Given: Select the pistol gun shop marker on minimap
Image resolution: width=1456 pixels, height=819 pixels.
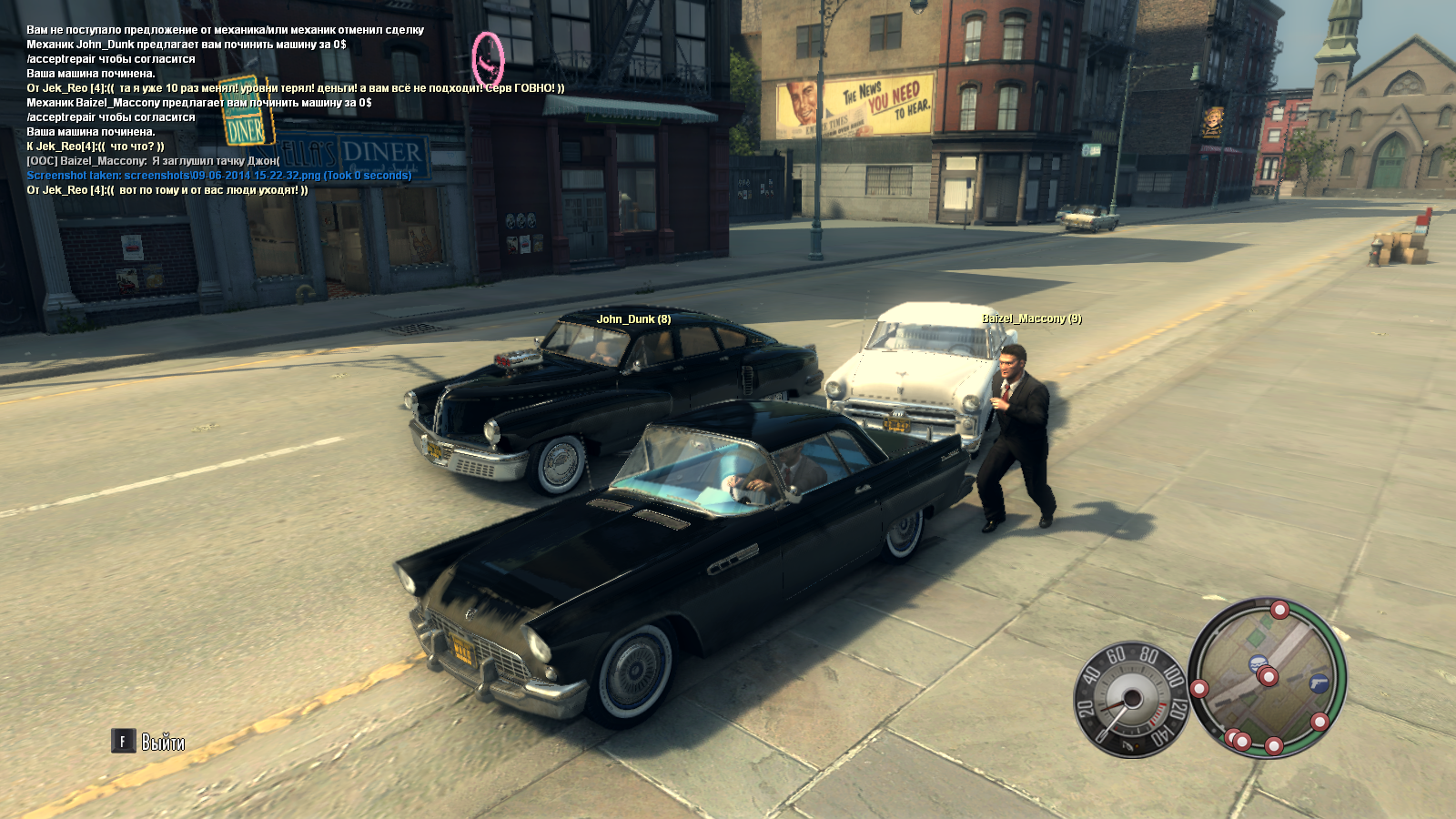Looking at the screenshot, I should 1318,683.
